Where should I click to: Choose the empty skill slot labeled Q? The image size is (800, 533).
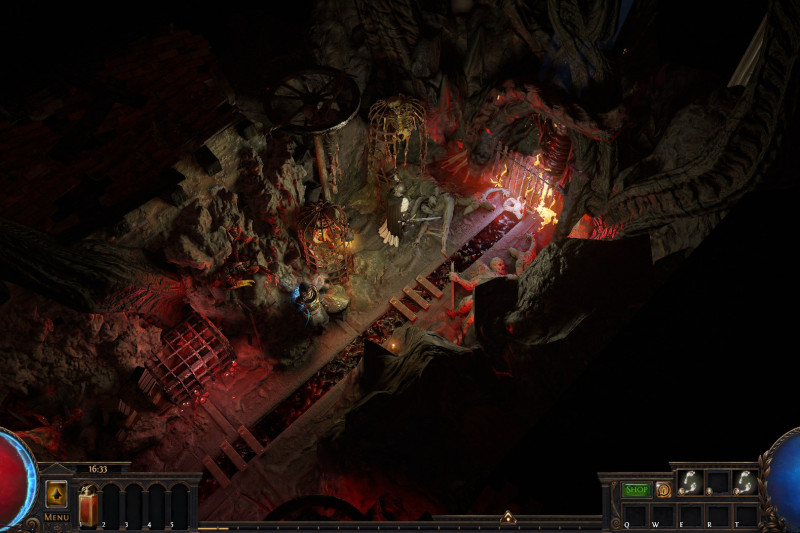pos(634,514)
